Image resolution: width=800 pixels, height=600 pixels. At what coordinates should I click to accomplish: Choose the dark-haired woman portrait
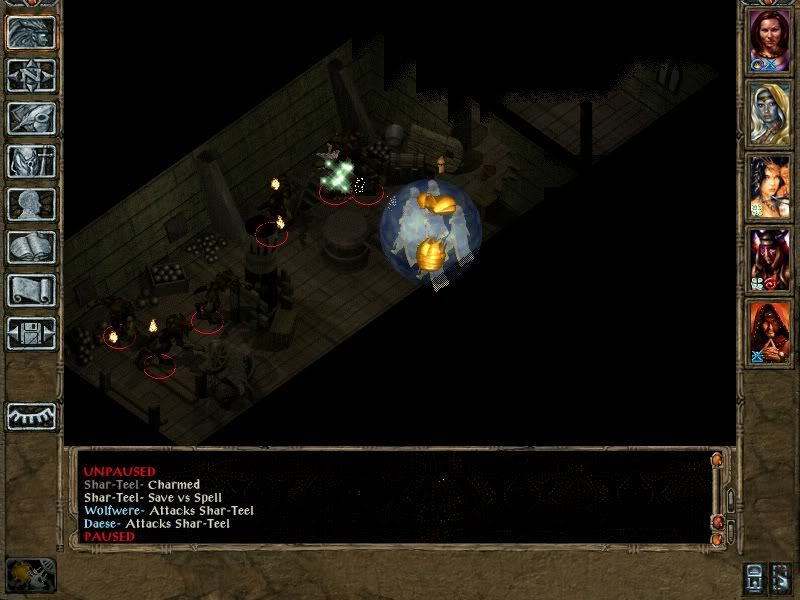click(769, 186)
